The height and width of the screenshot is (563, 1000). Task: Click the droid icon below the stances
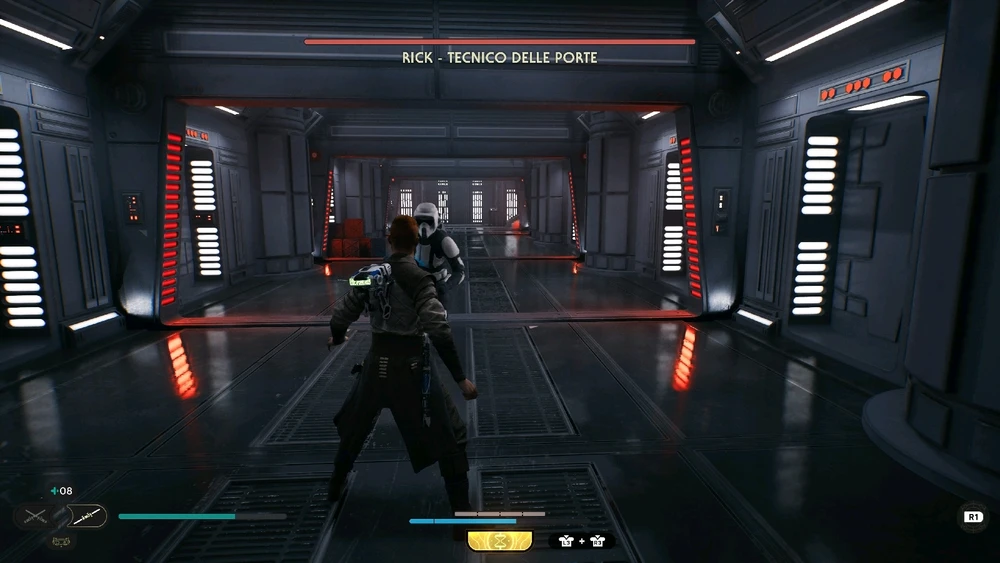click(x=60, y=541)
